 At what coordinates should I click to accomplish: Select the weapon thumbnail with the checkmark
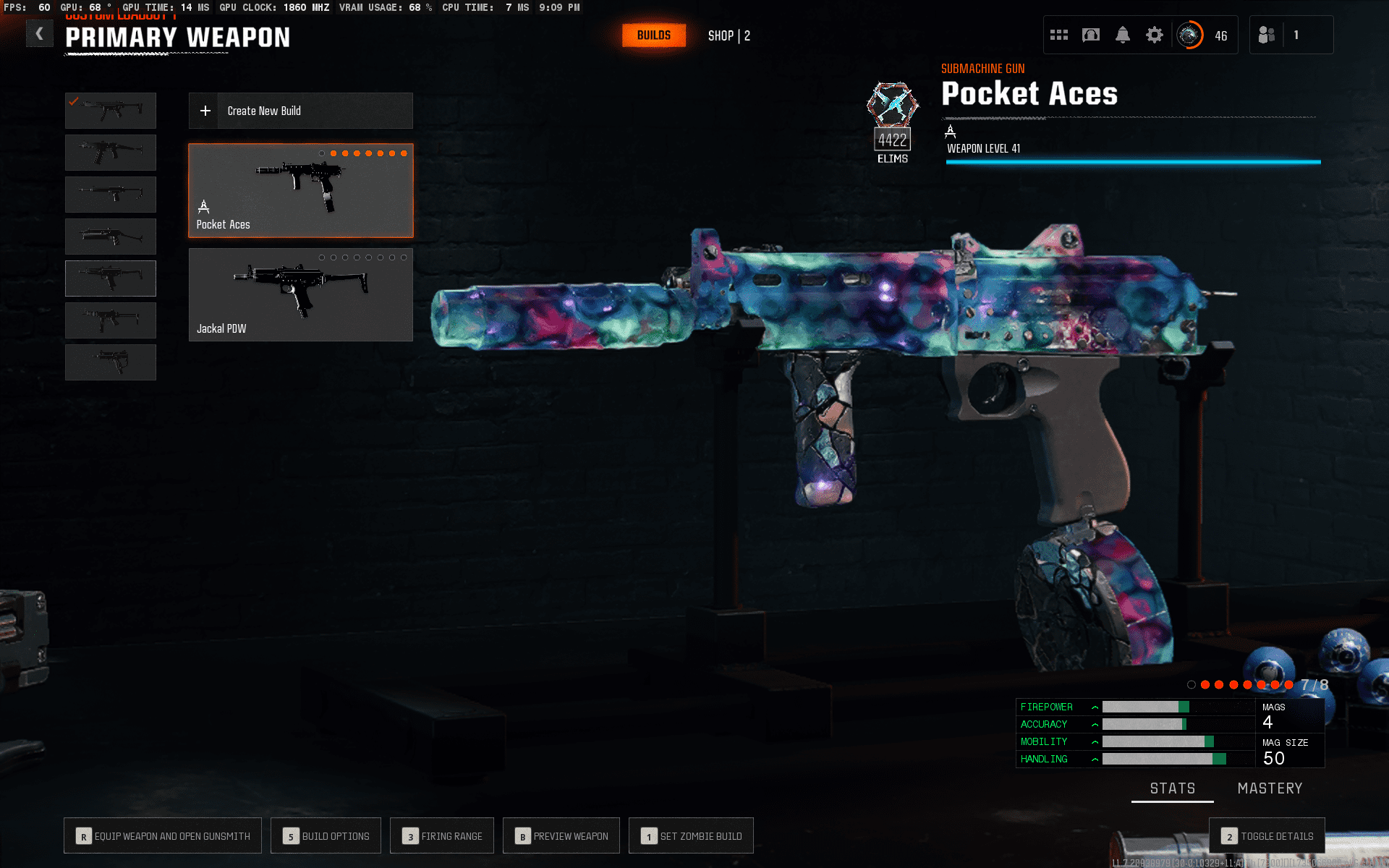[111, 110]
